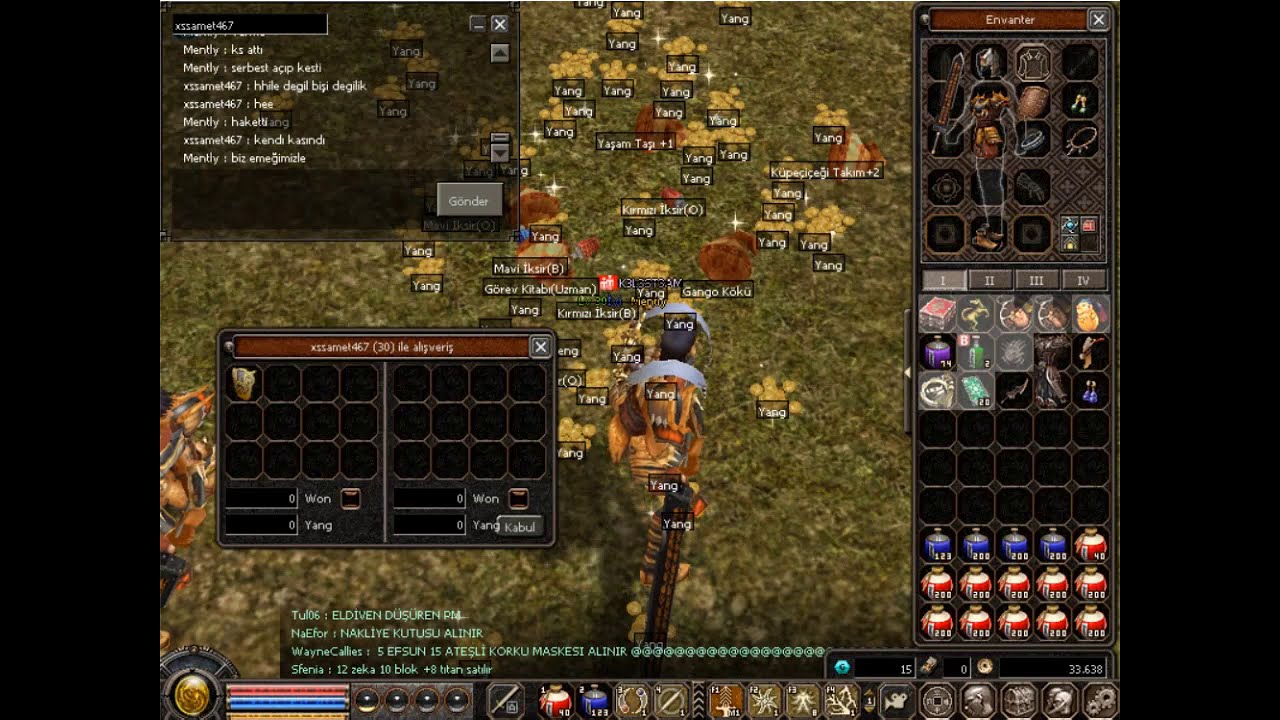Viewport: 1280px width, 720px height.
Task: Close the whisper chat window
Action: click(500, 24)
